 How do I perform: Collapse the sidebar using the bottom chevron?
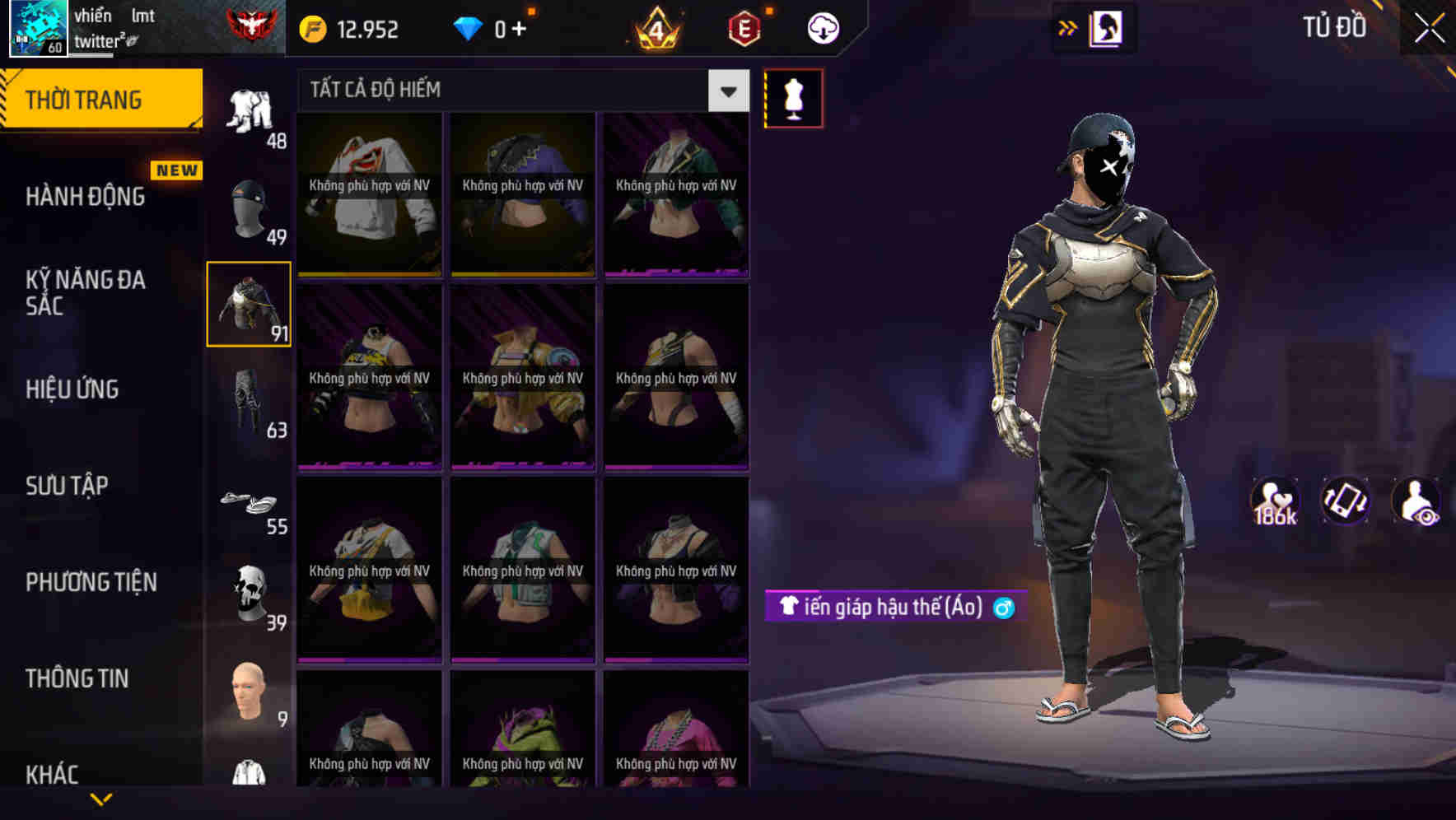click(101, 797)
